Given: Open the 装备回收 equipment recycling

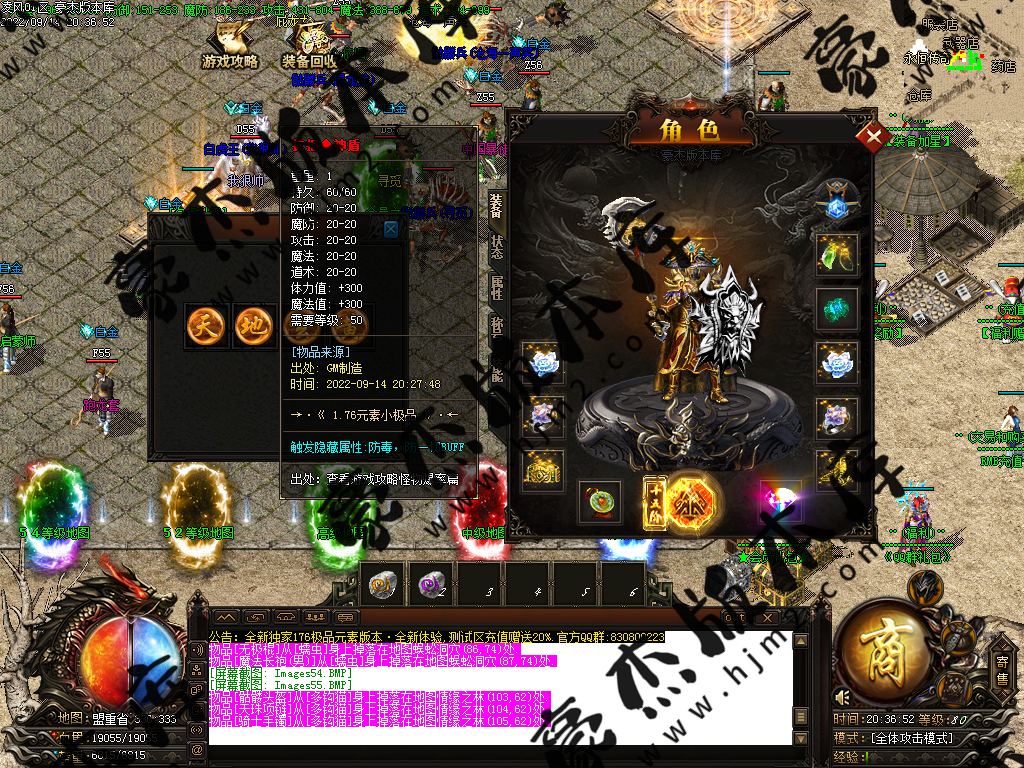Looking at the screenshot, I should point(311,48).
